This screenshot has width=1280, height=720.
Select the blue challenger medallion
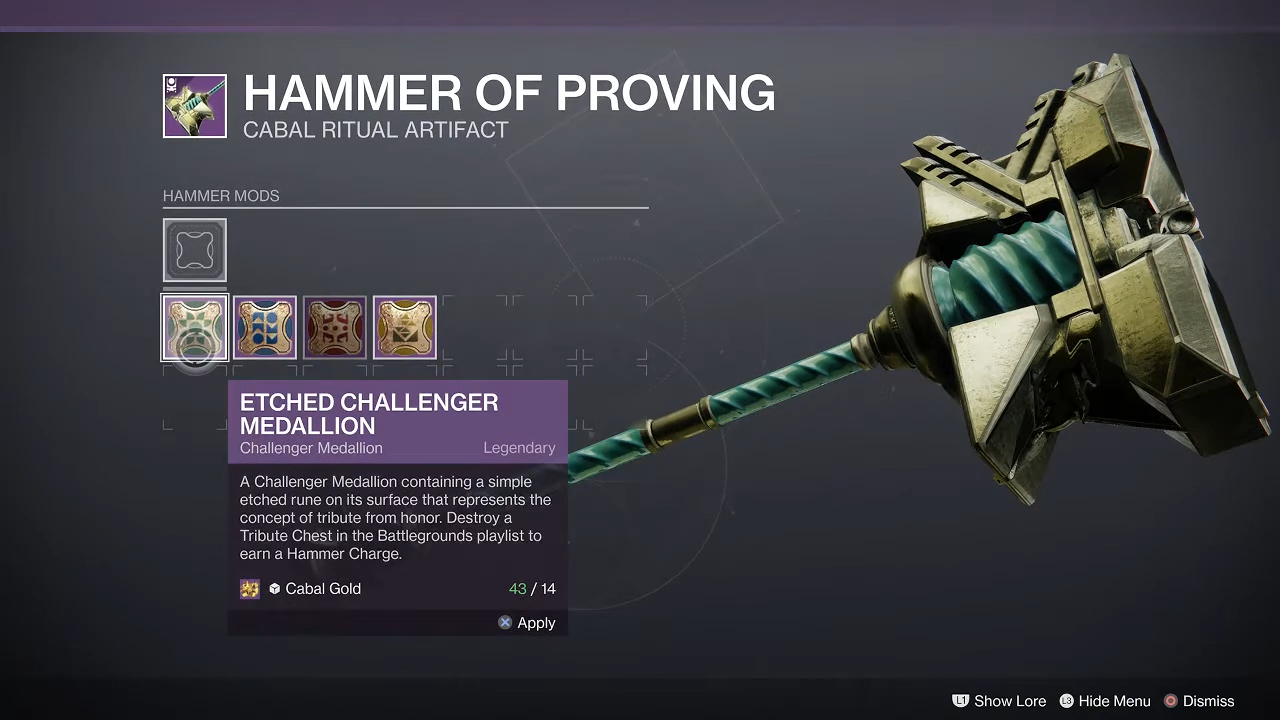tap(265, 327)
